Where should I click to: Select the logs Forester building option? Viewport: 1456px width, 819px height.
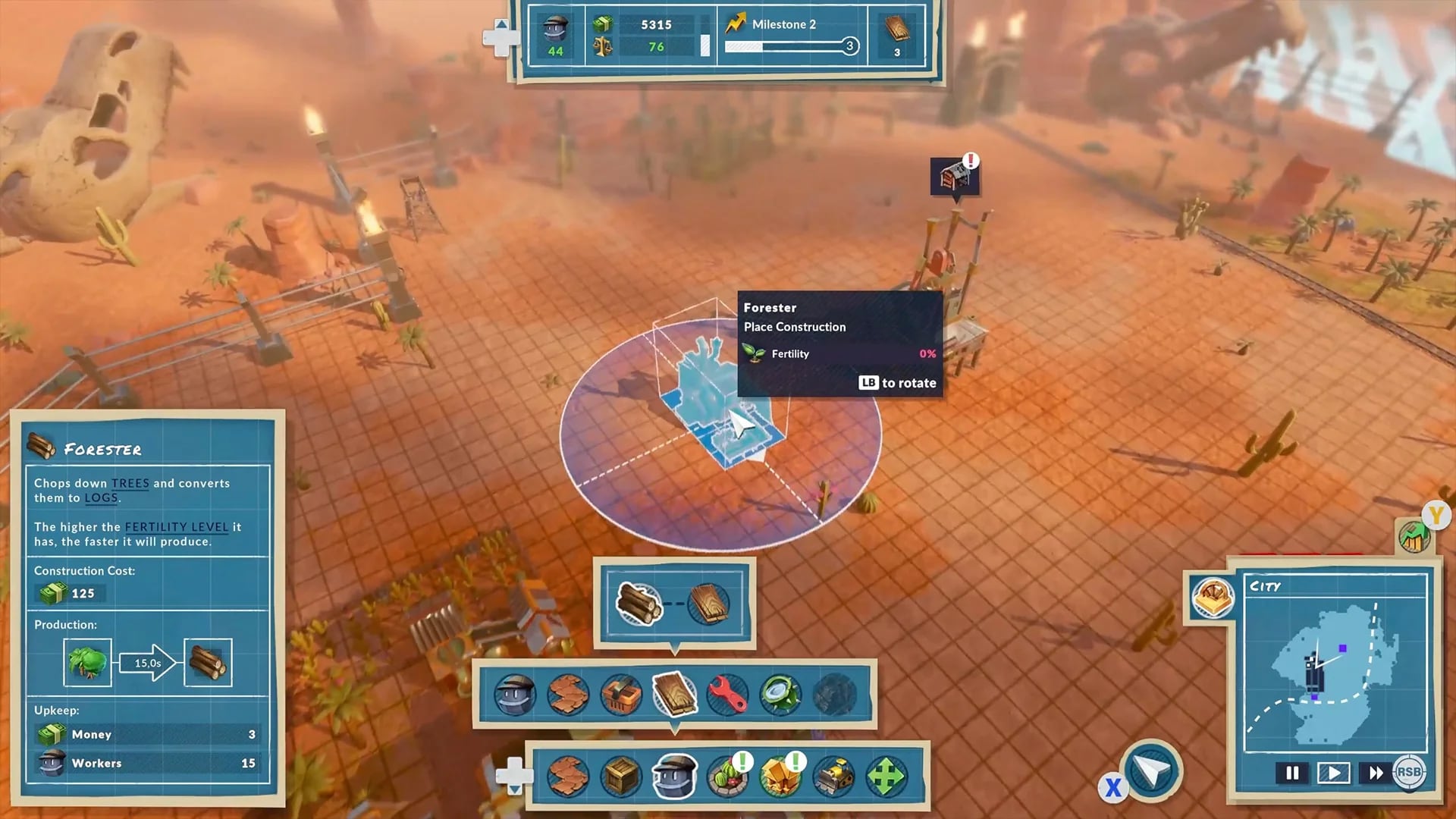point(638,604)
